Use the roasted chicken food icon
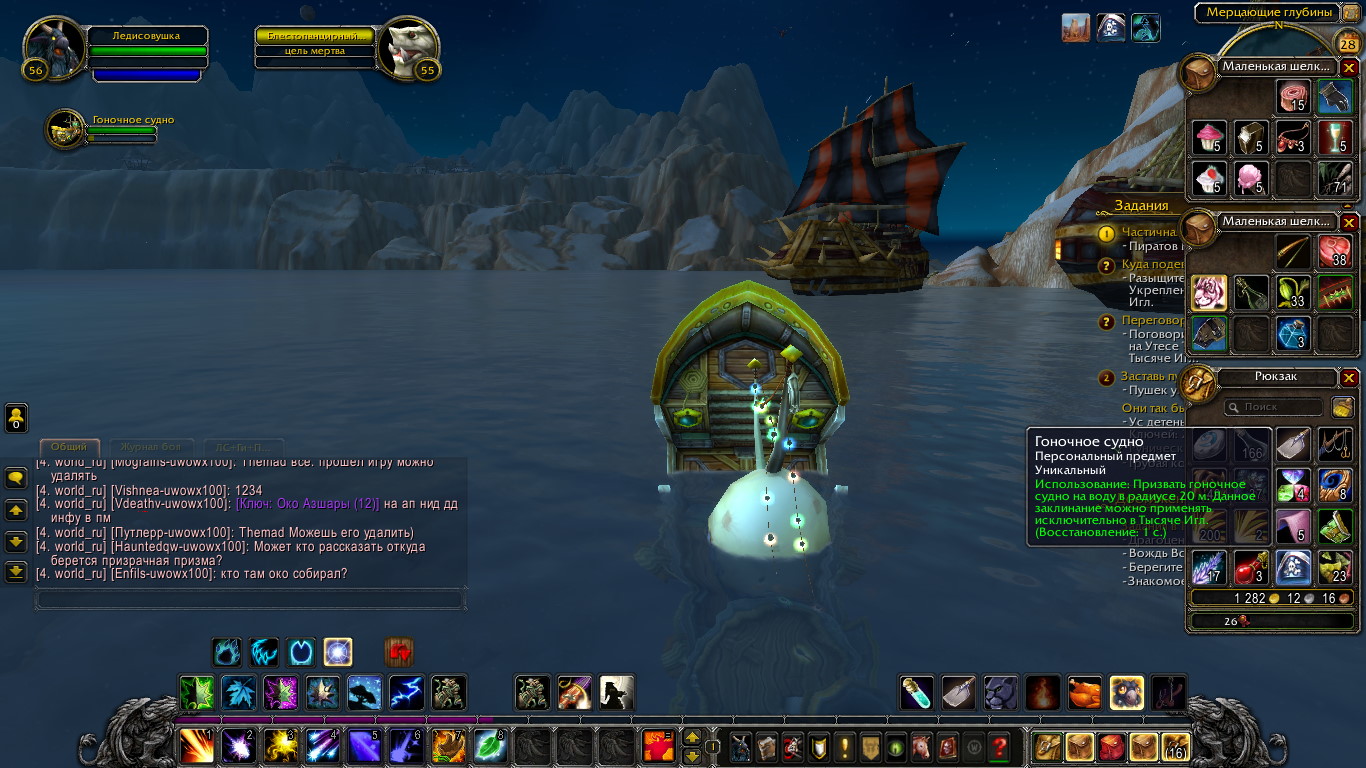The height and width of the screenshot is (768, 1366). (1085, 692)
